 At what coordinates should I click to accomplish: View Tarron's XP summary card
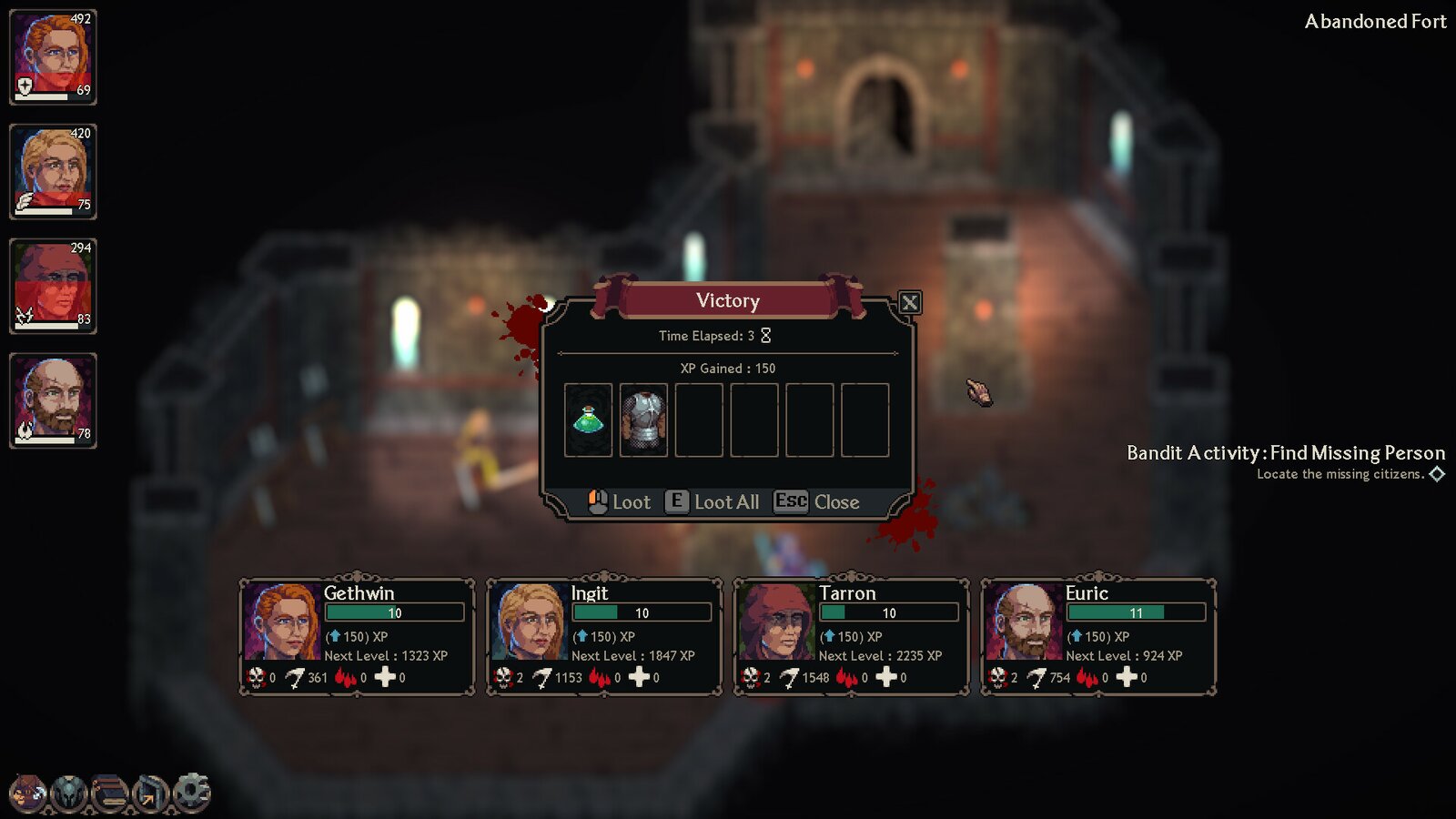coord(852,637)
